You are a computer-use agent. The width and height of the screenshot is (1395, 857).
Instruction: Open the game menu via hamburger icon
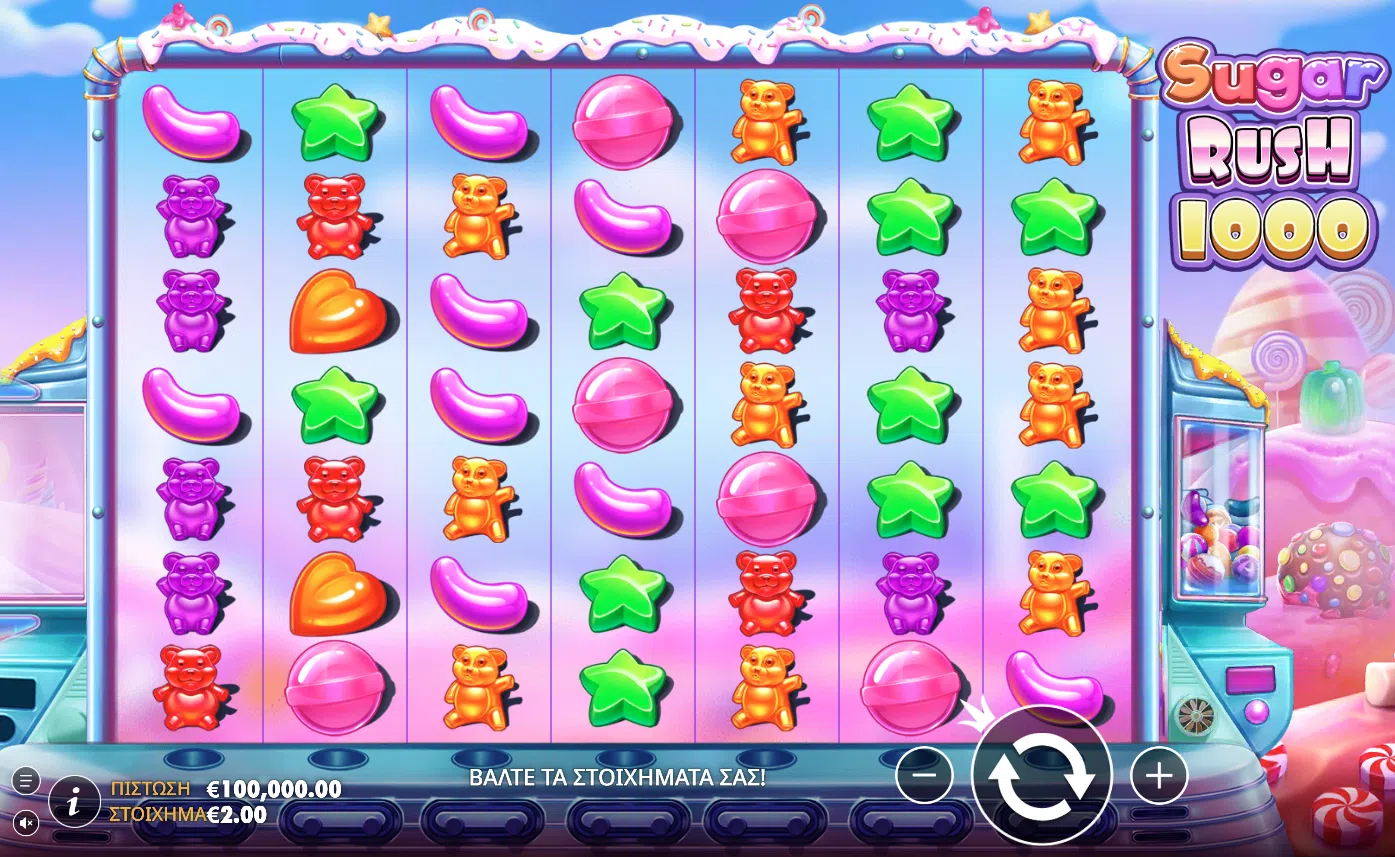27,780
